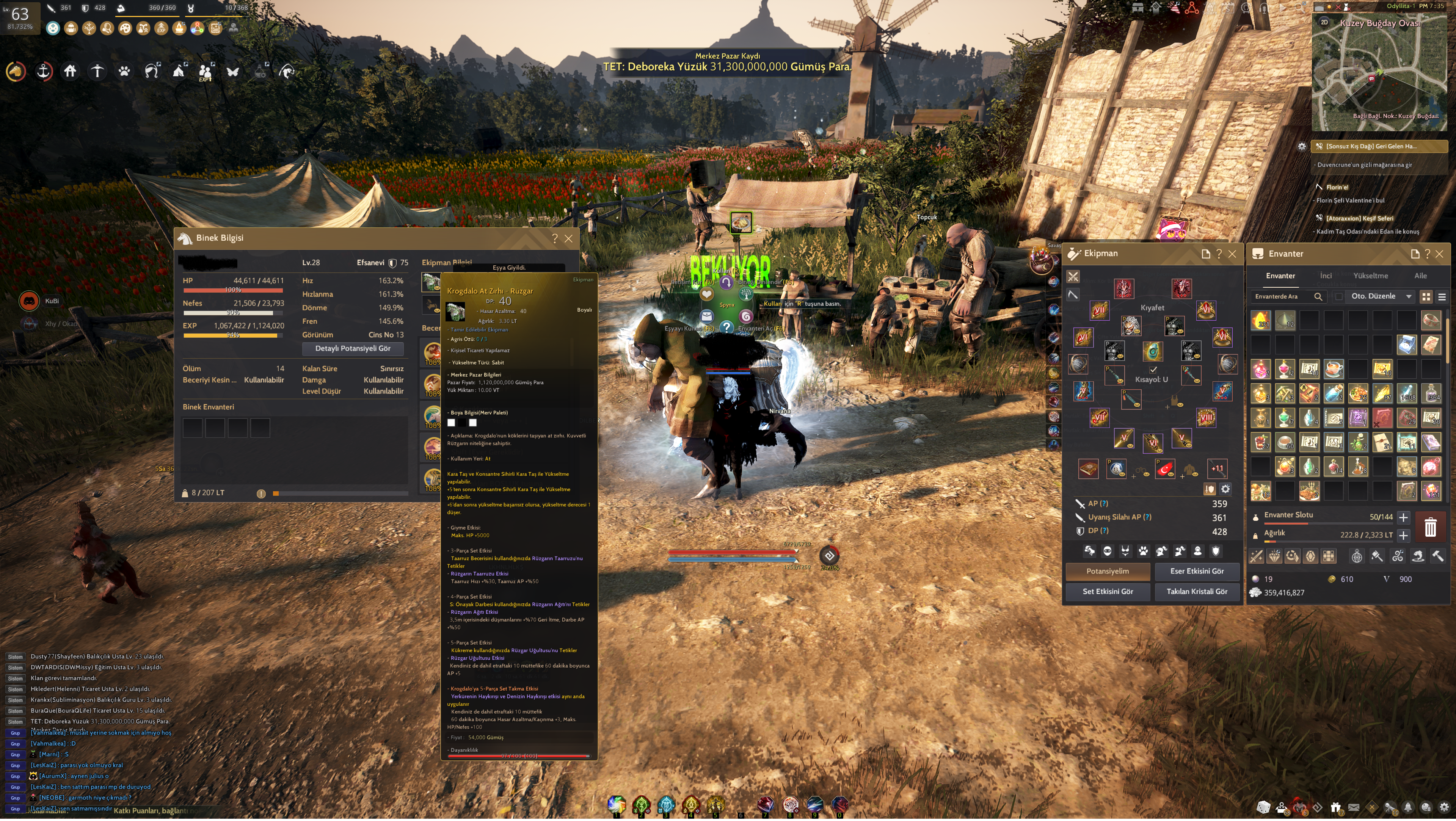Close the Ekipman window
The width and height of the screenshot is (1456, 821).
1232,254
